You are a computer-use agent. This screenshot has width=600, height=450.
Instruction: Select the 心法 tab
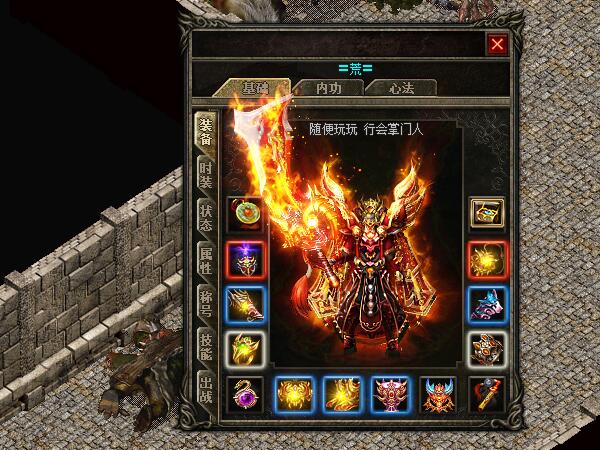[x=400, y=88]
